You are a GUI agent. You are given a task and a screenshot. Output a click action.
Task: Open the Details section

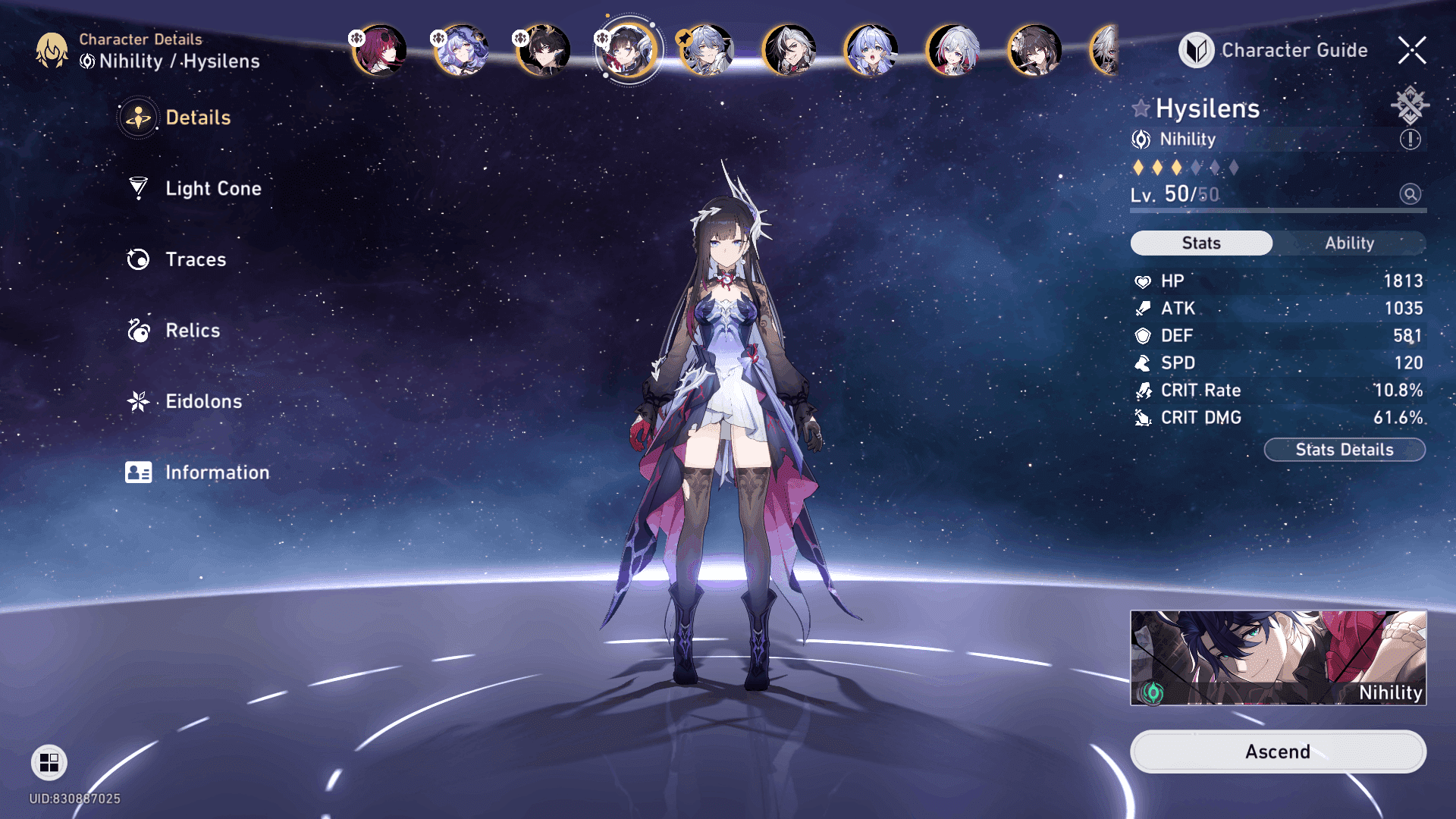pyautogui.click(x=197, y=118)
